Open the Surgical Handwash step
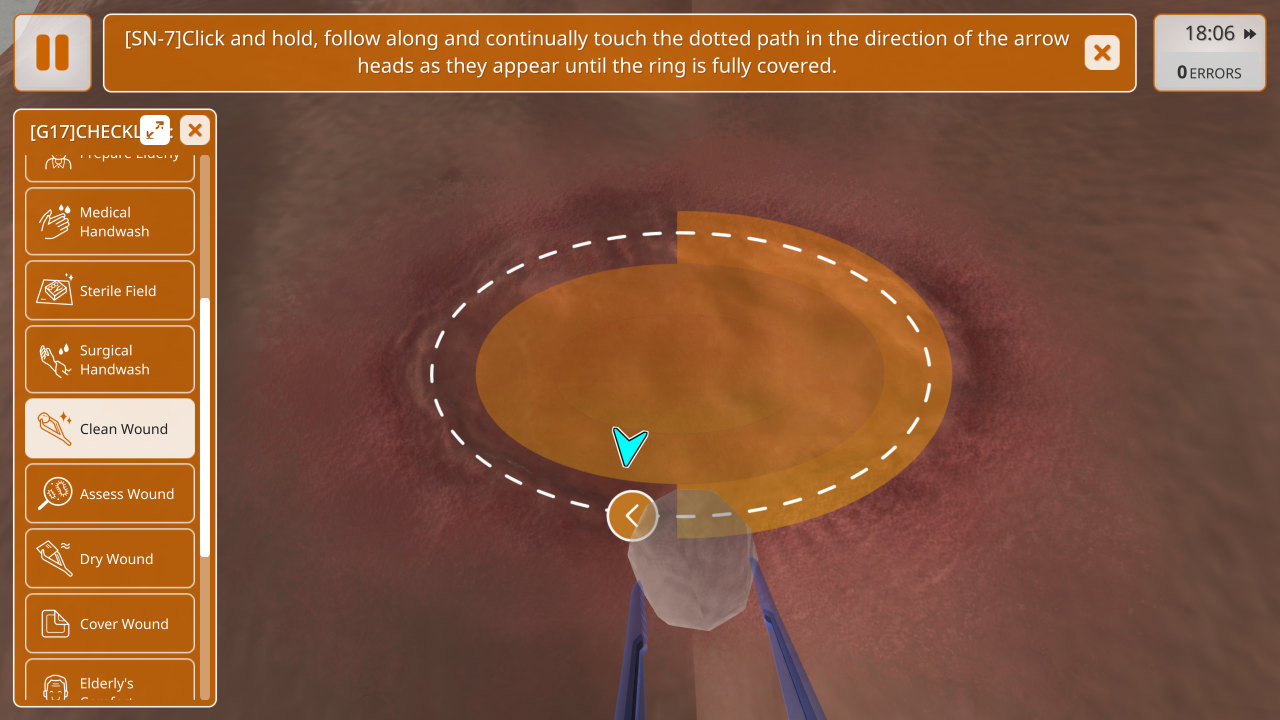The height and width of the screenshot is (720, 1280). pos(110,360)
